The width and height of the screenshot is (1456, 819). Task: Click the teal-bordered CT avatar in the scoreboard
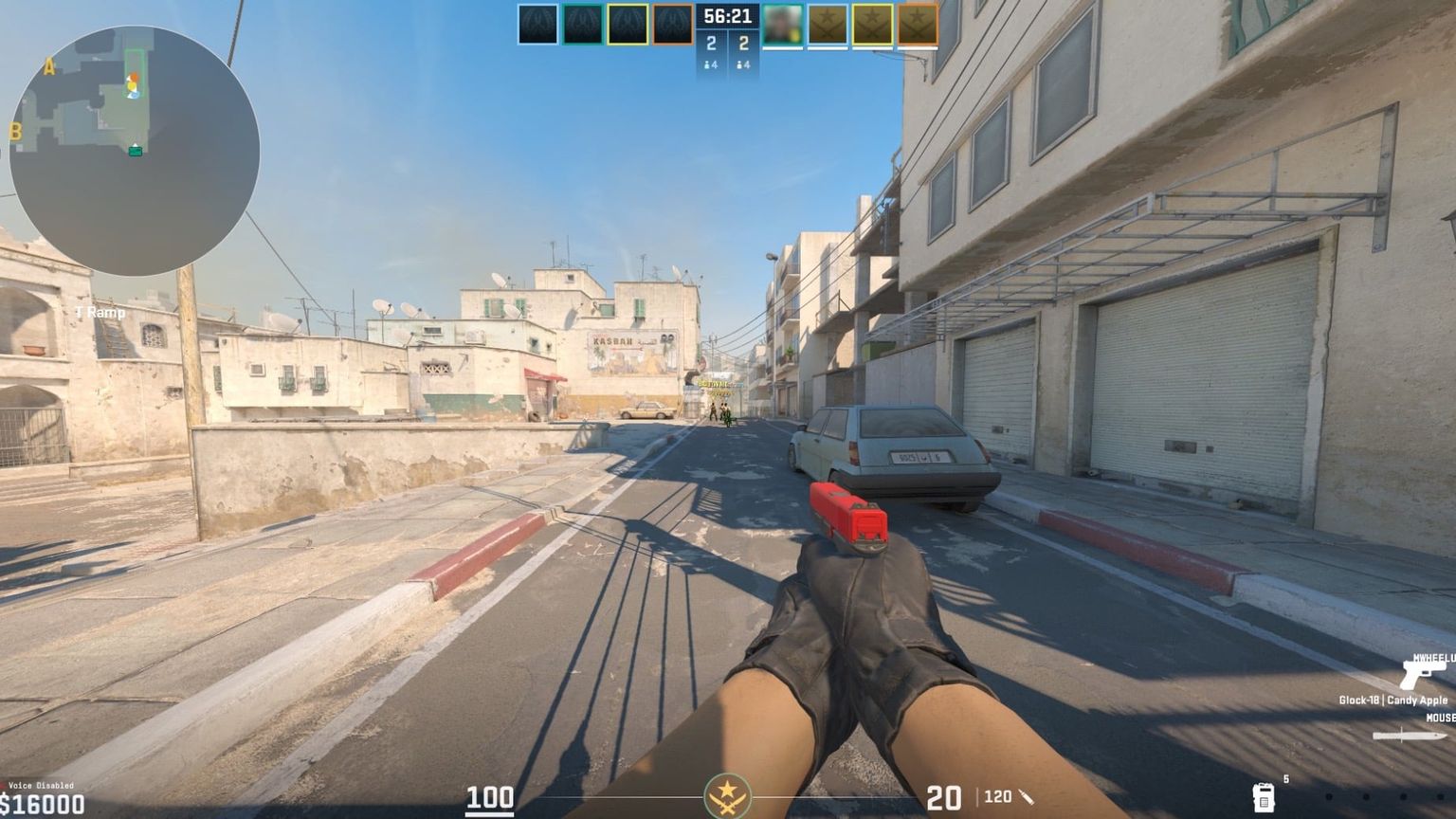click(584, 24)
